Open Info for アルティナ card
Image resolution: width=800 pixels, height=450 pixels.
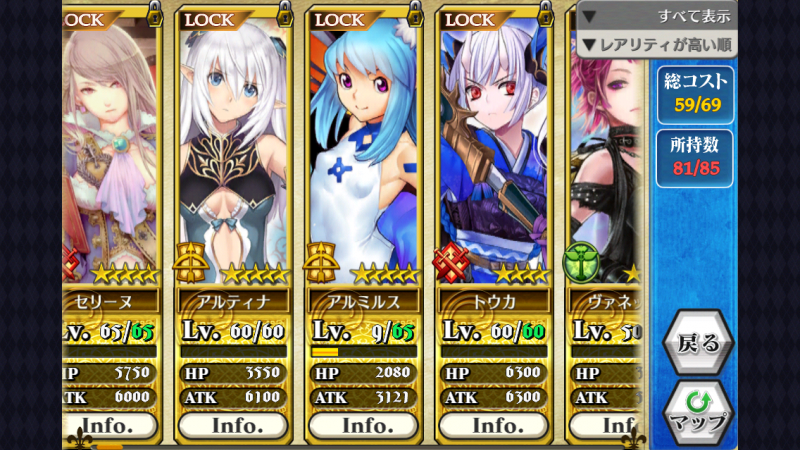pos(235,425)
